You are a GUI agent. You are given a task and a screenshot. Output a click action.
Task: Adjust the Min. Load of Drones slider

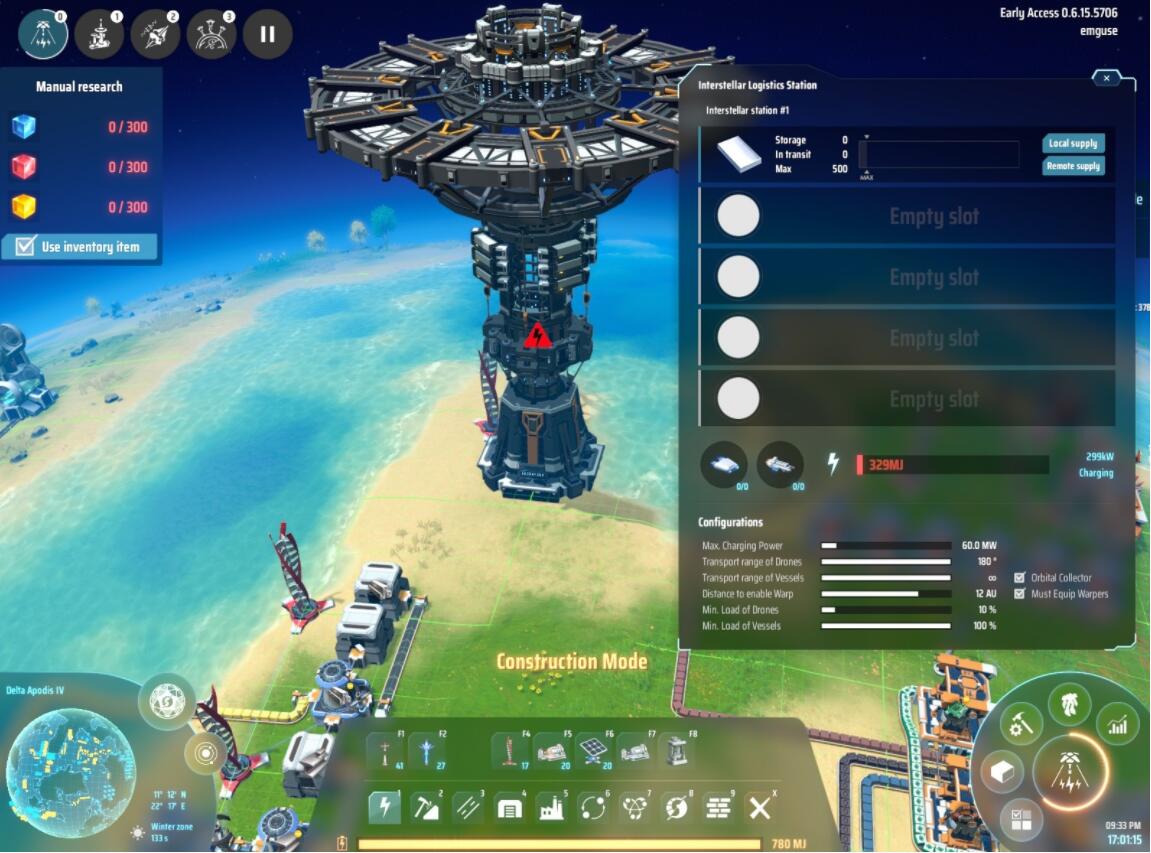885,610
